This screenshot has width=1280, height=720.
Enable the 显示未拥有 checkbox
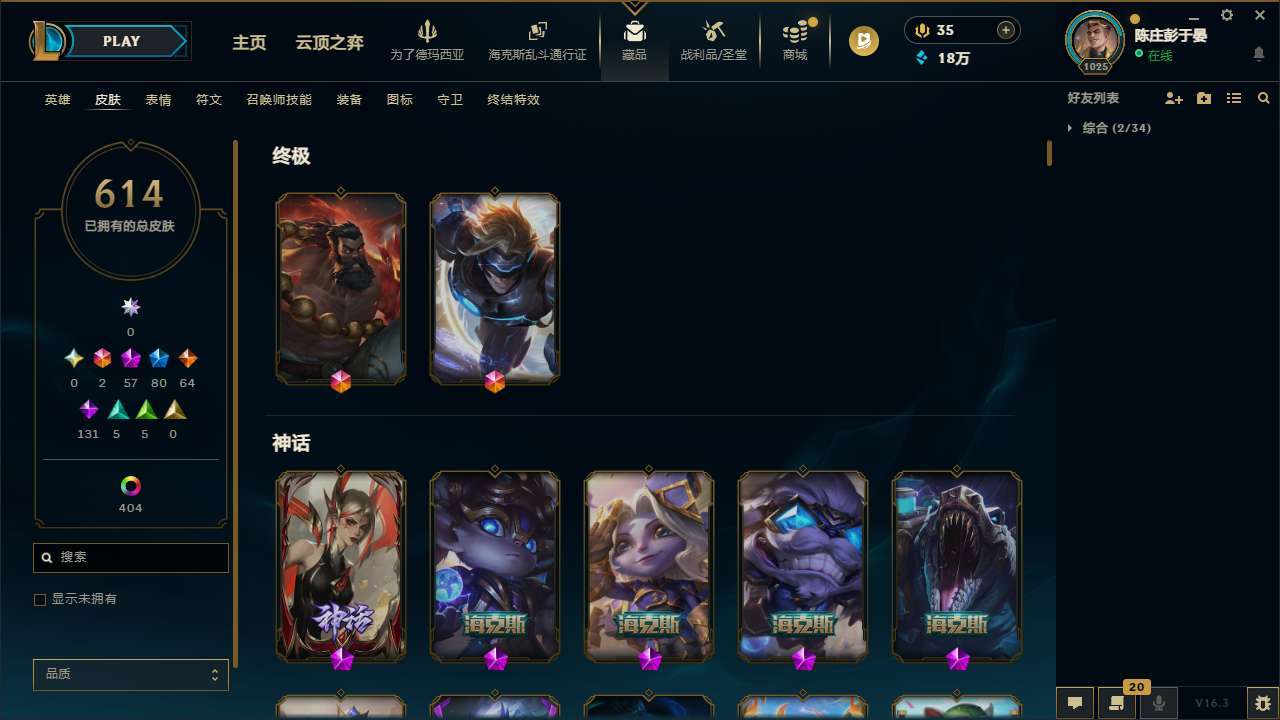tap(40, 599)
